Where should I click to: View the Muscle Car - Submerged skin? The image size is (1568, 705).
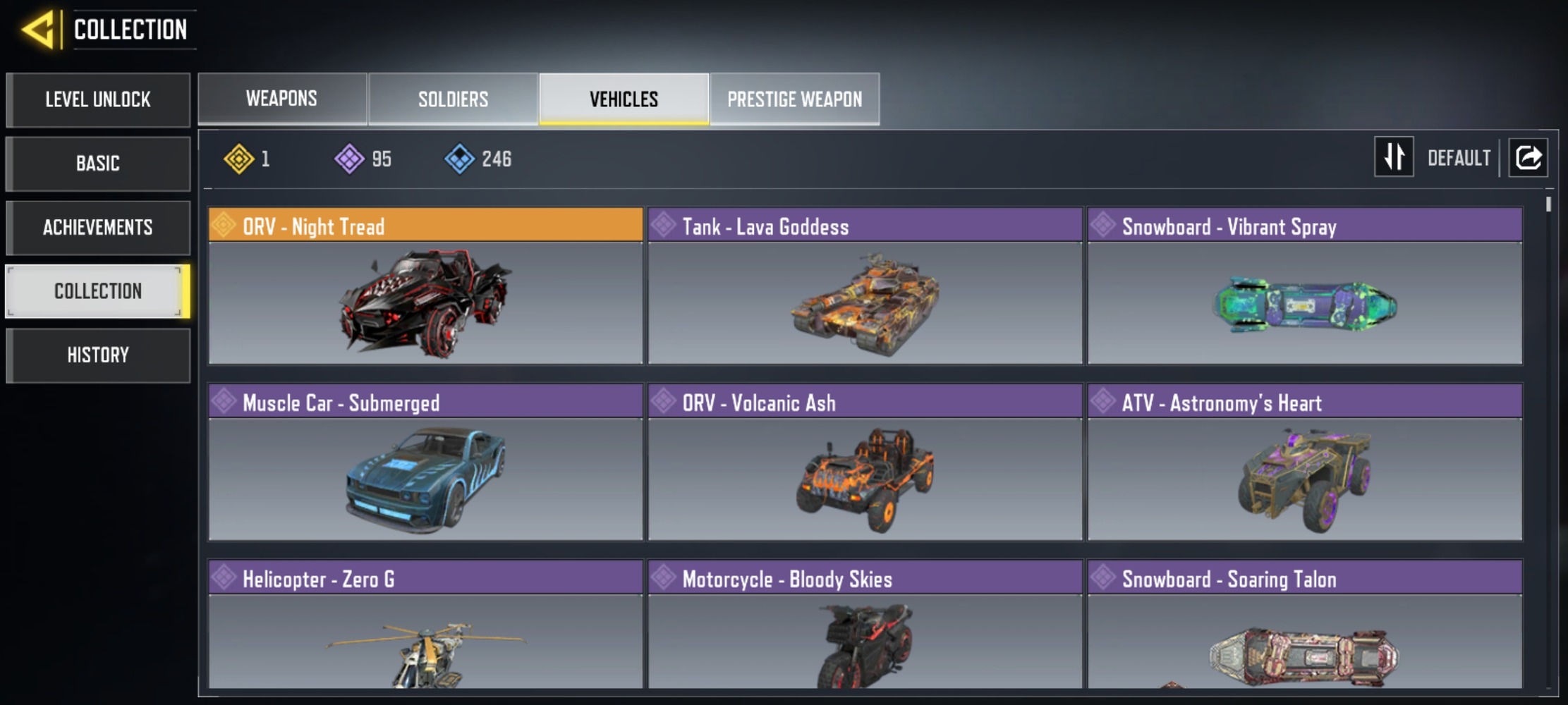[425, 462]
